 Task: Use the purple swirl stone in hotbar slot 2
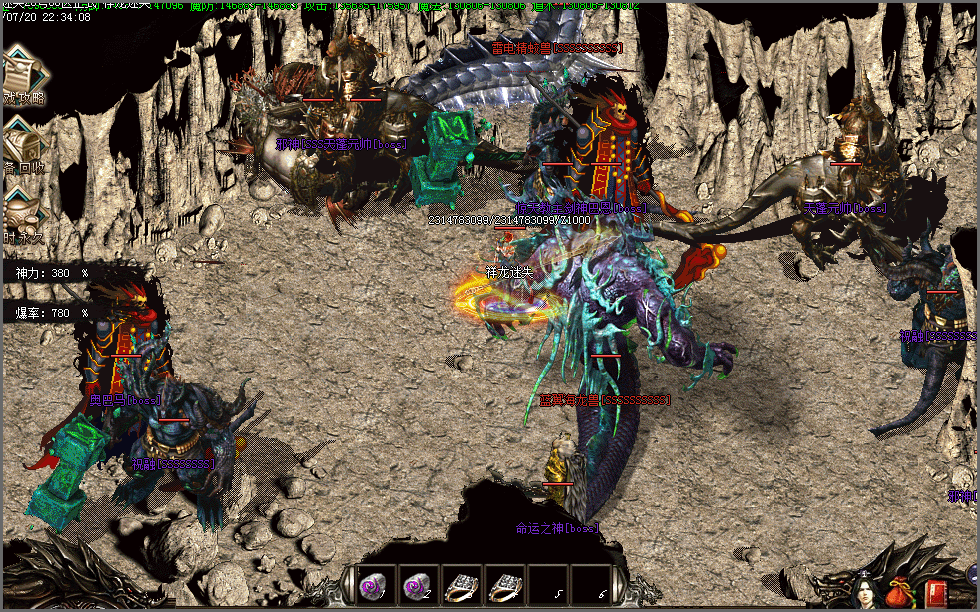pos(415,585)
